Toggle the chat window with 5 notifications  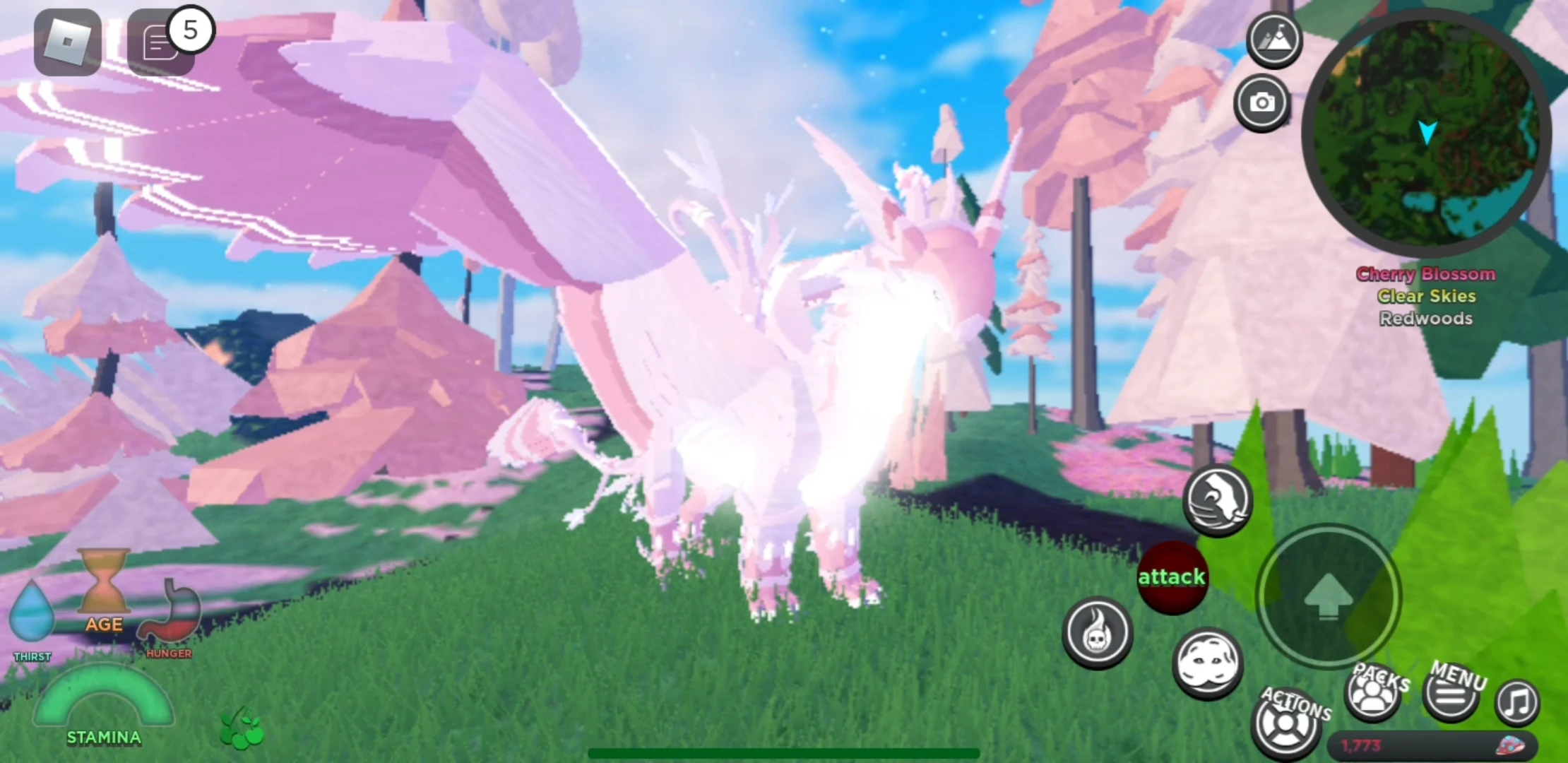tap(161, 42)
